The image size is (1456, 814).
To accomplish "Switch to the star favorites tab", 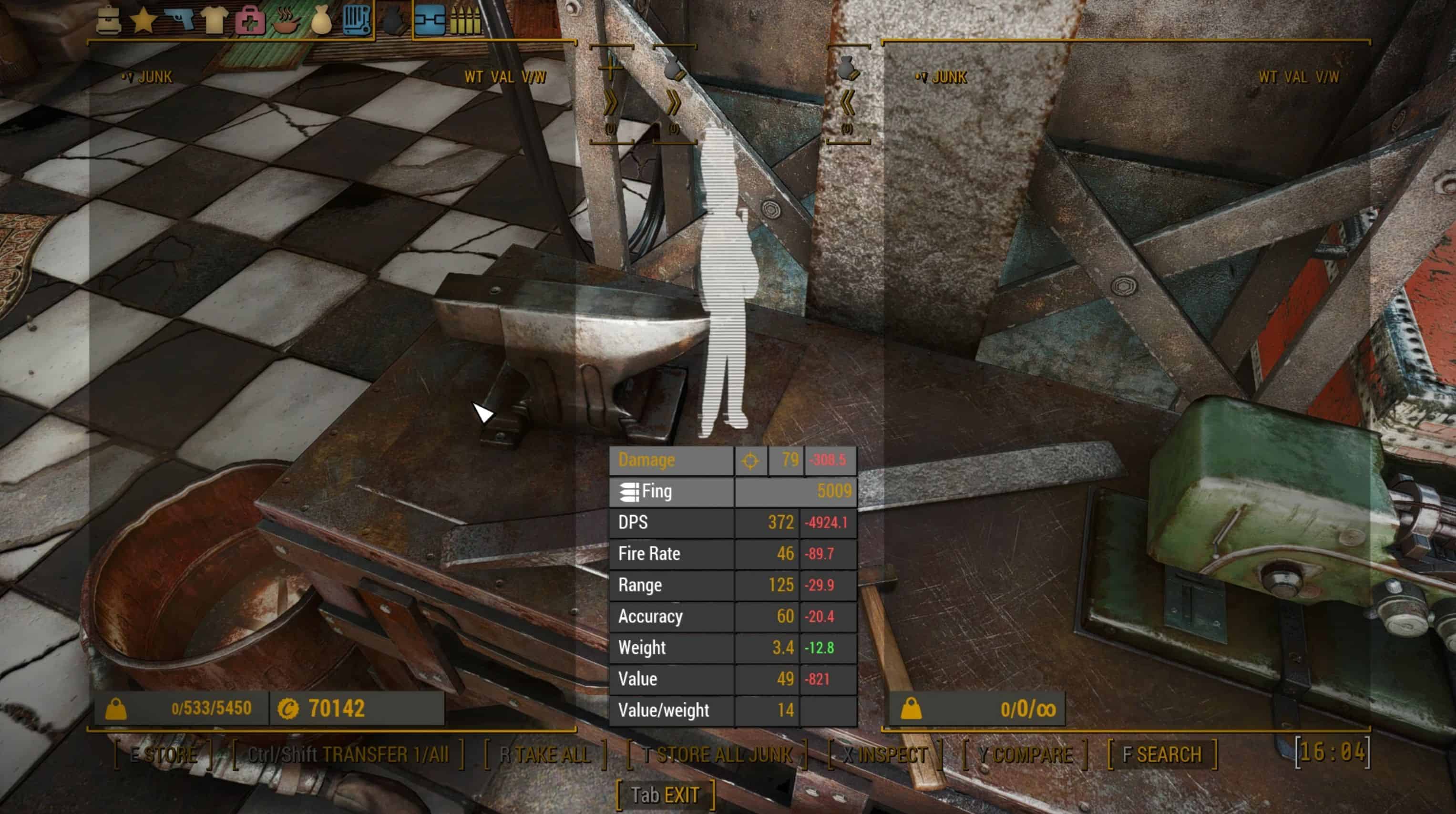I will (144, 21).
